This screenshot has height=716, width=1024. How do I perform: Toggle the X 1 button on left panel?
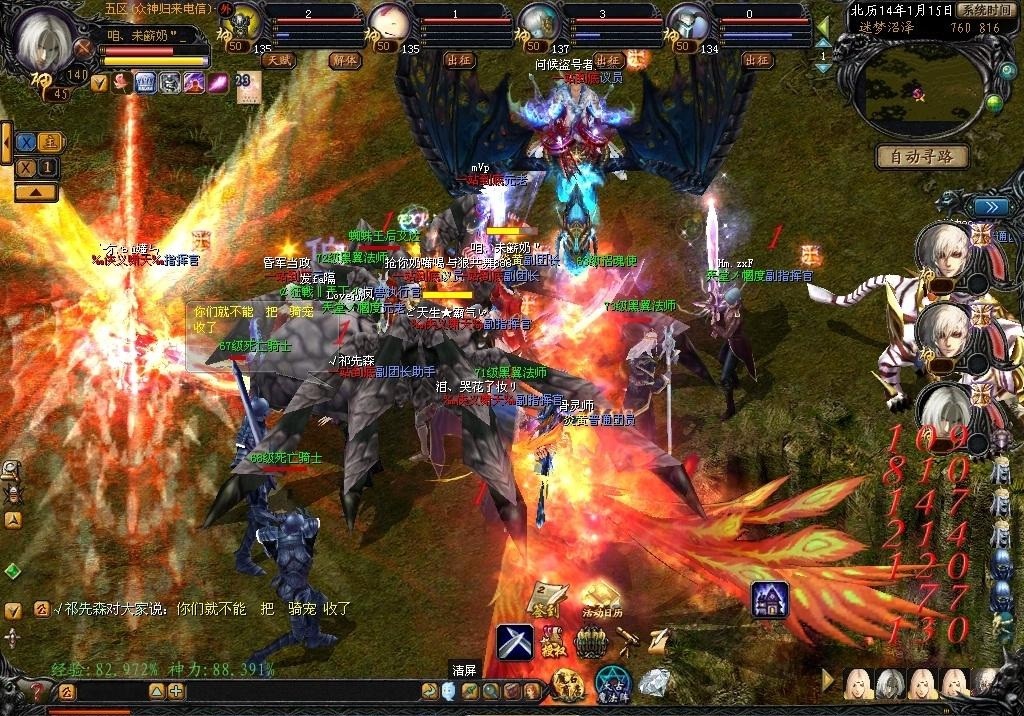[37, 168]
